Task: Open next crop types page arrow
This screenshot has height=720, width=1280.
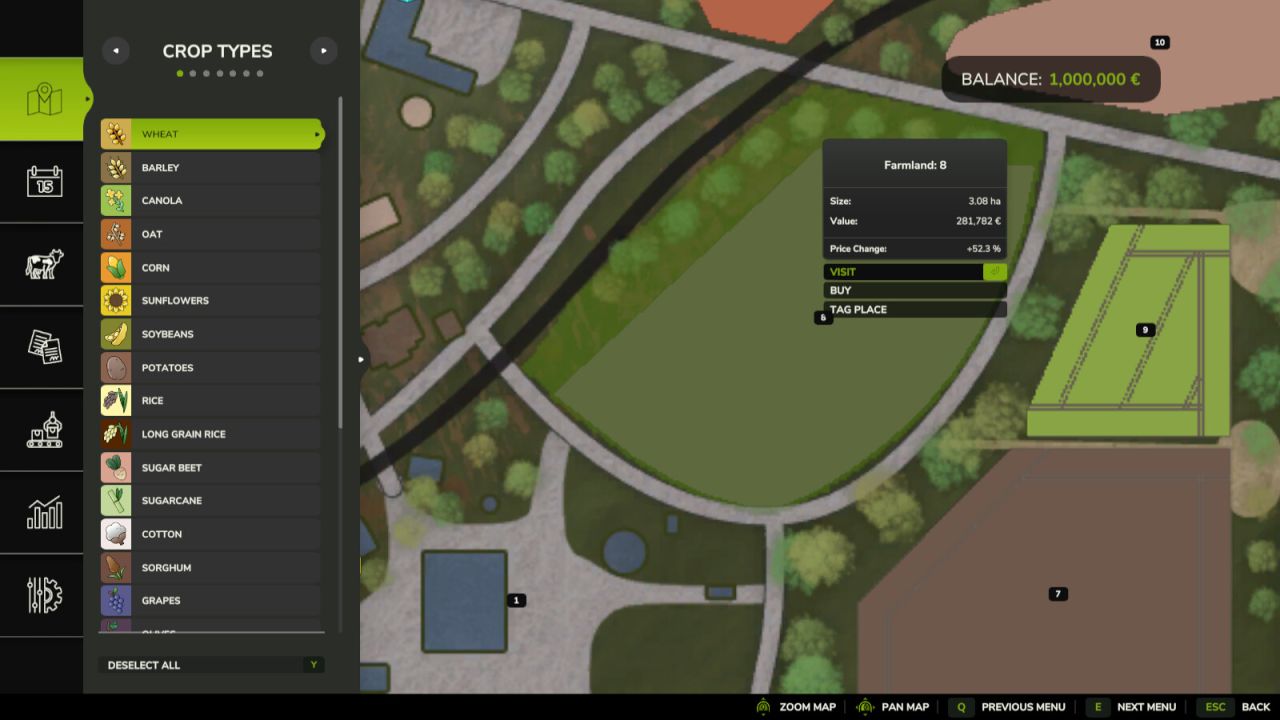Action: click(323, 50)
